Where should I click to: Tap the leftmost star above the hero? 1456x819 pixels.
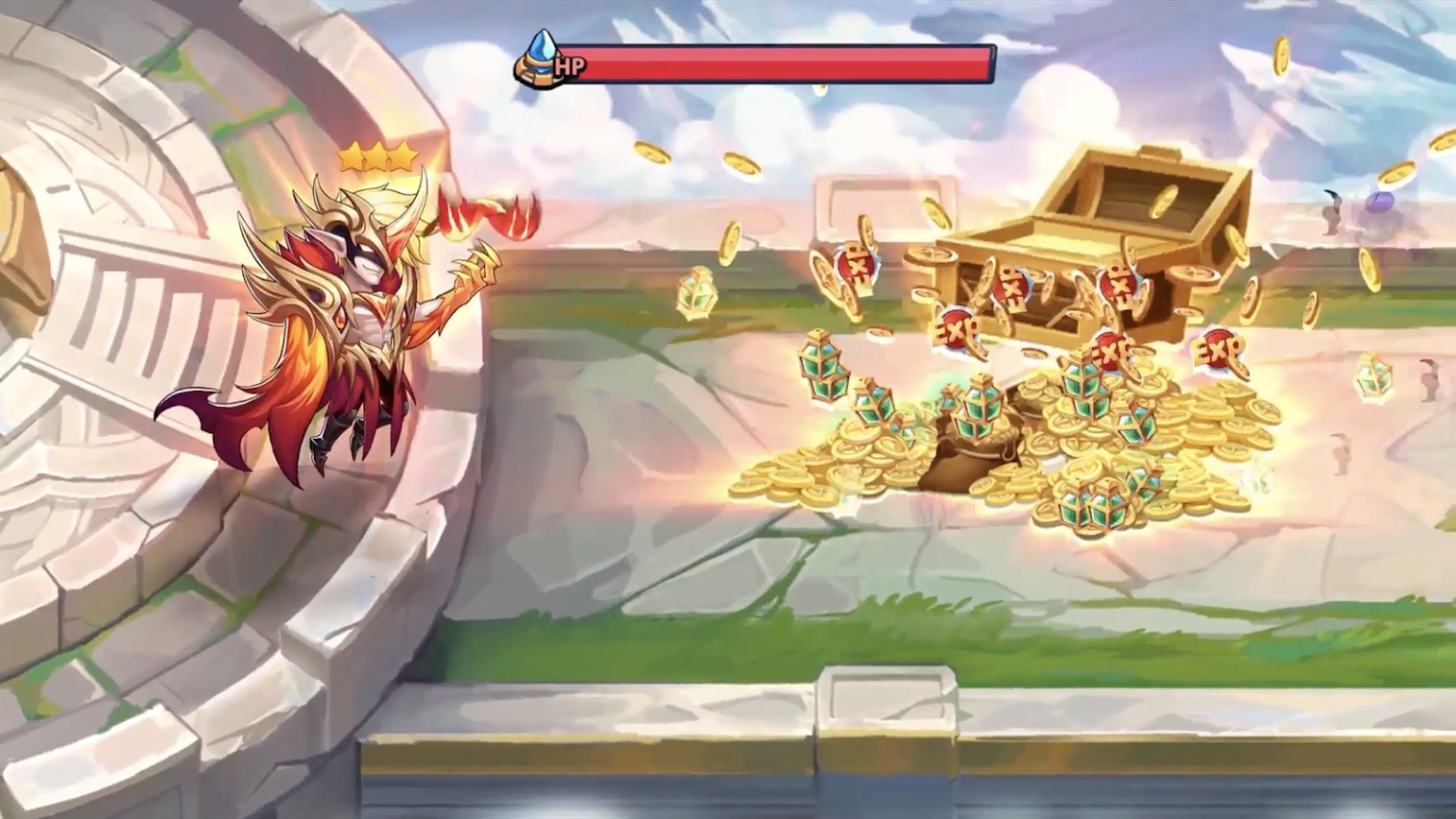coord(352,157)
